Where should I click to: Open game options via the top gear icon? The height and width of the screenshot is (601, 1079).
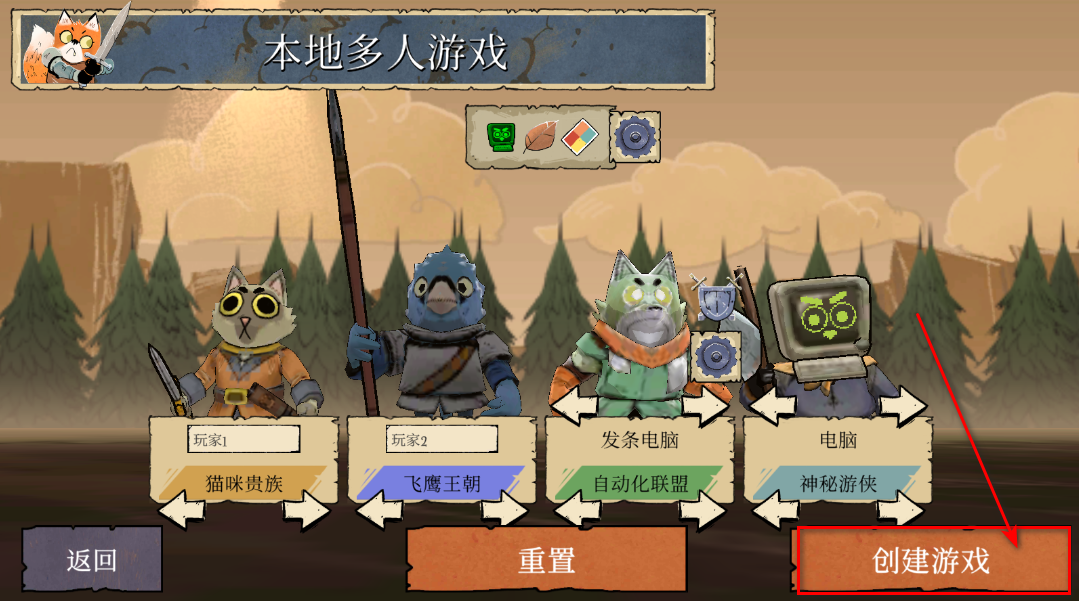click(634, 136)
